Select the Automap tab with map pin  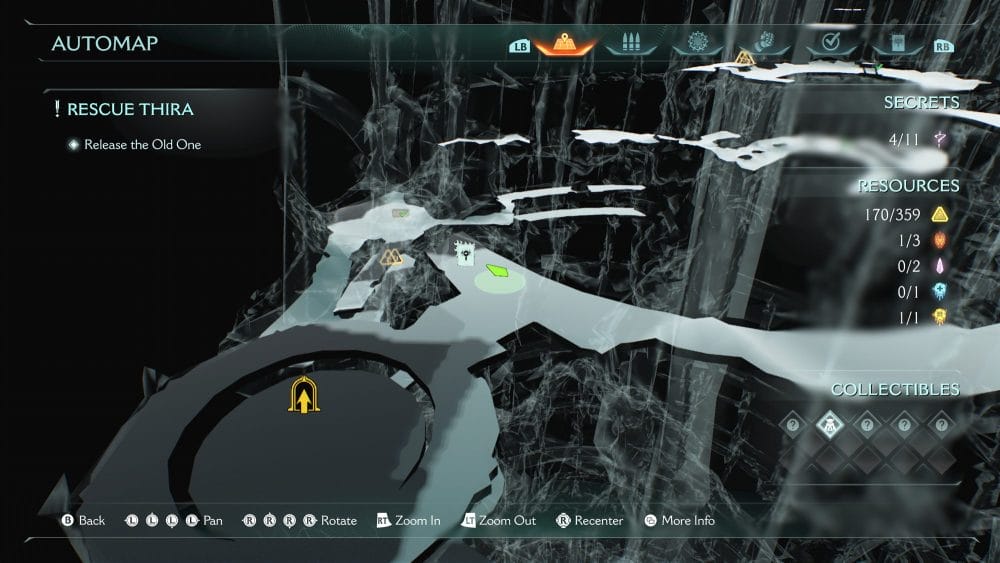565,45
